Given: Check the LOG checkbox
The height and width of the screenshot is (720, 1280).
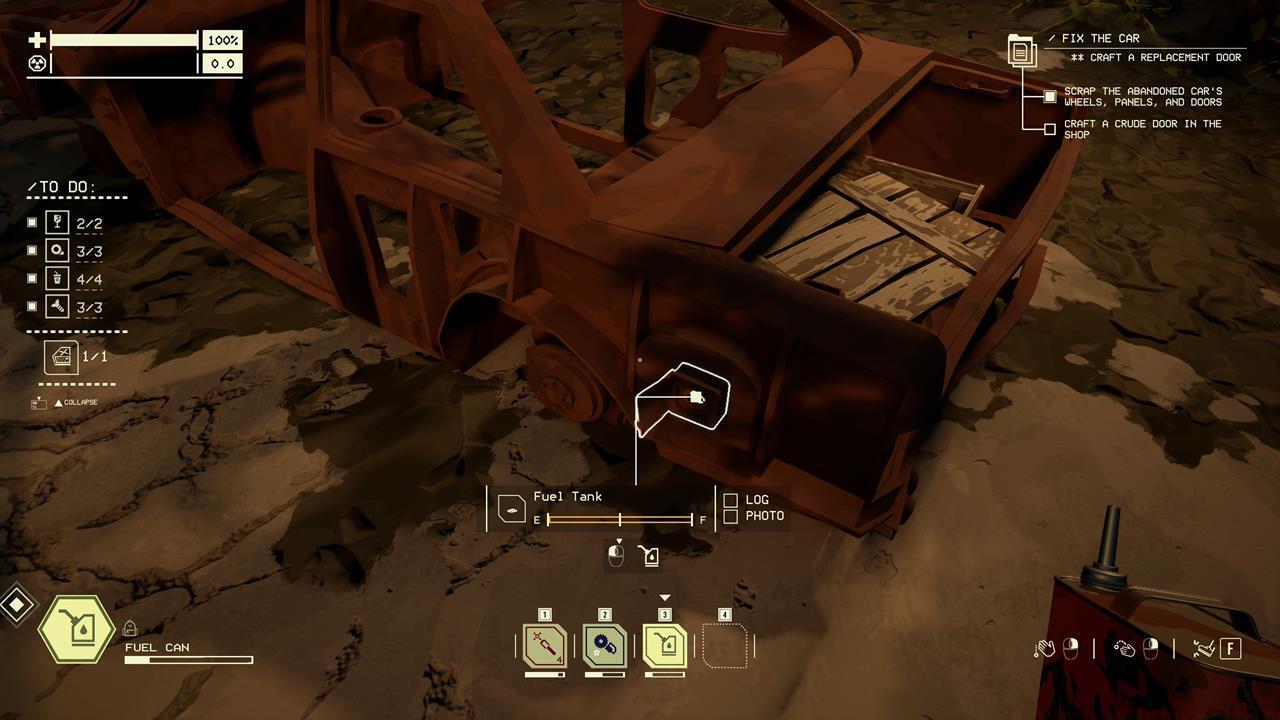Looking at the screenshot, I should tap(729, 498).
